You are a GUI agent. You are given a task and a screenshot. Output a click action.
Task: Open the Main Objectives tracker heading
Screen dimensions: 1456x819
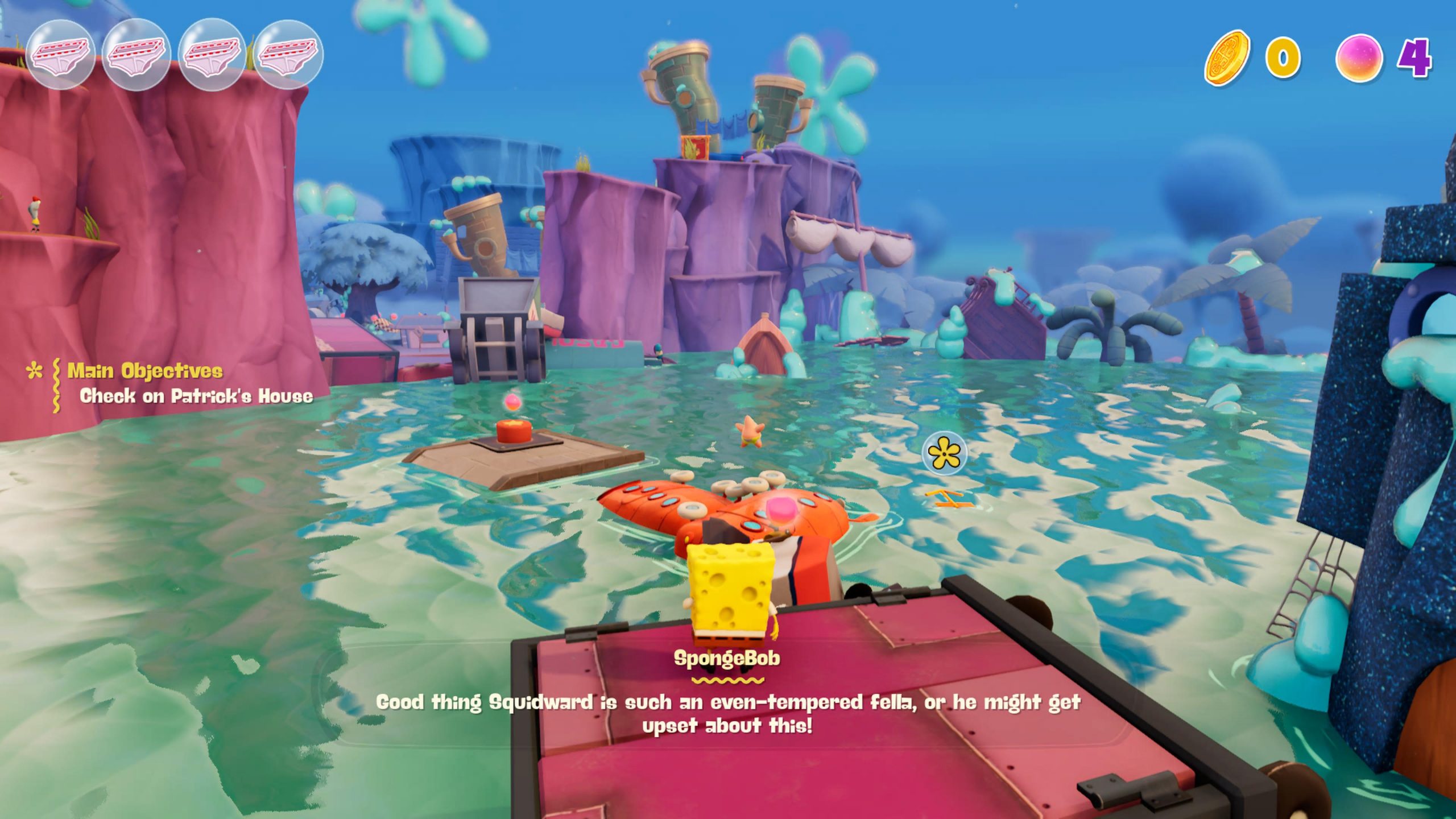click(x=145, y=371)
